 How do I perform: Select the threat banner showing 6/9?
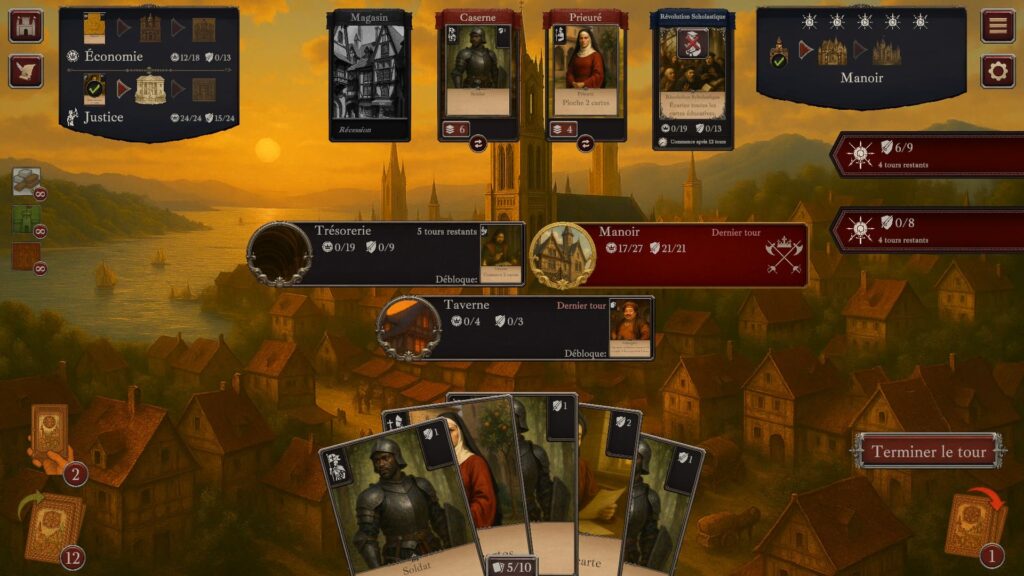pos(927,154)
